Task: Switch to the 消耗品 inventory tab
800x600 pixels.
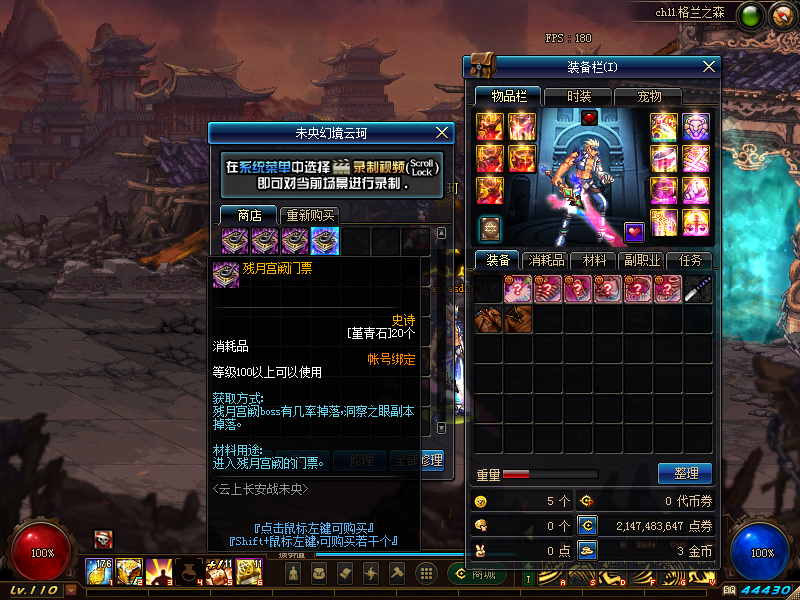Action: [x=546, y=260]
